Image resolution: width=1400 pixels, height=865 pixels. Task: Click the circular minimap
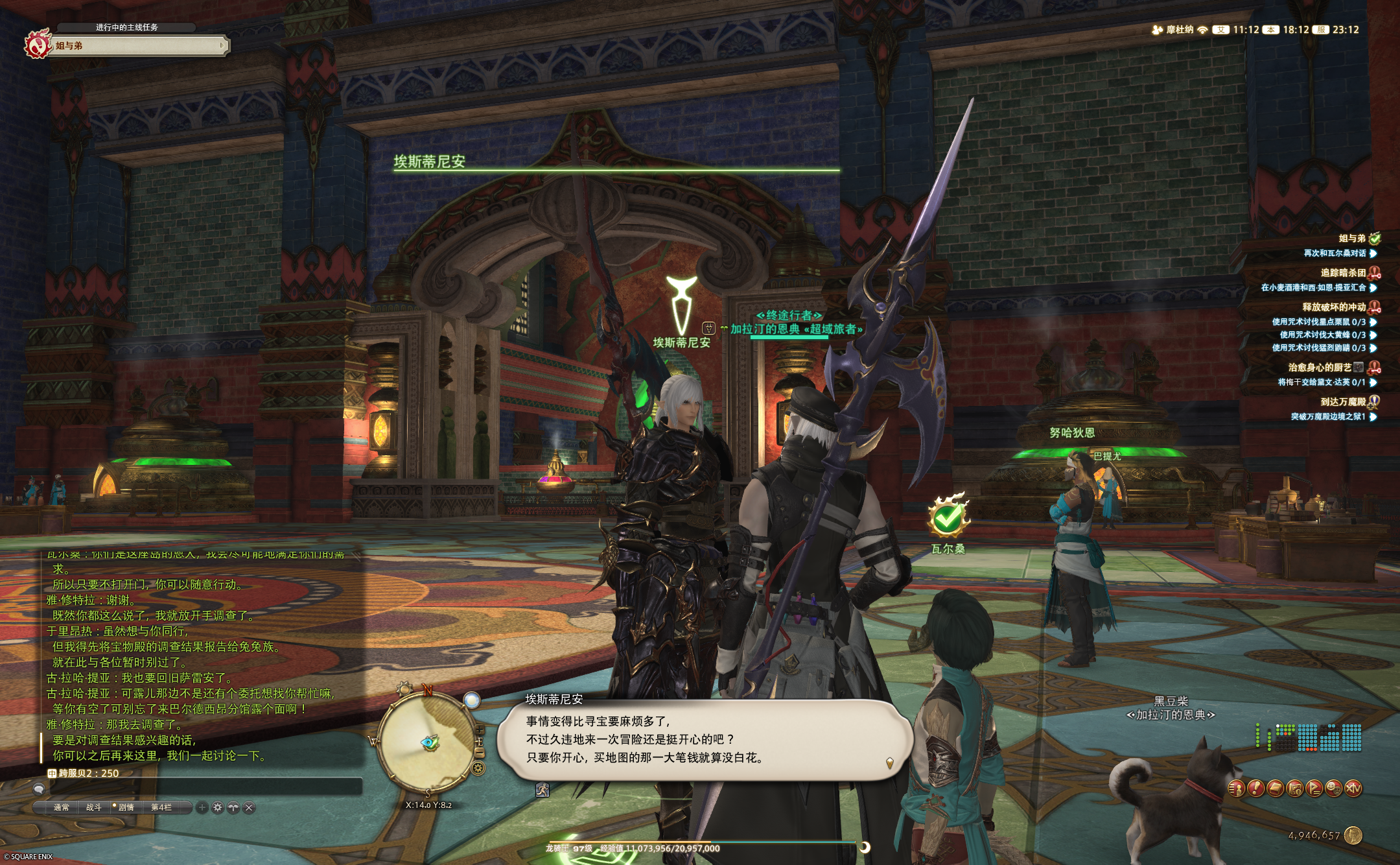[x=428, y=742]
